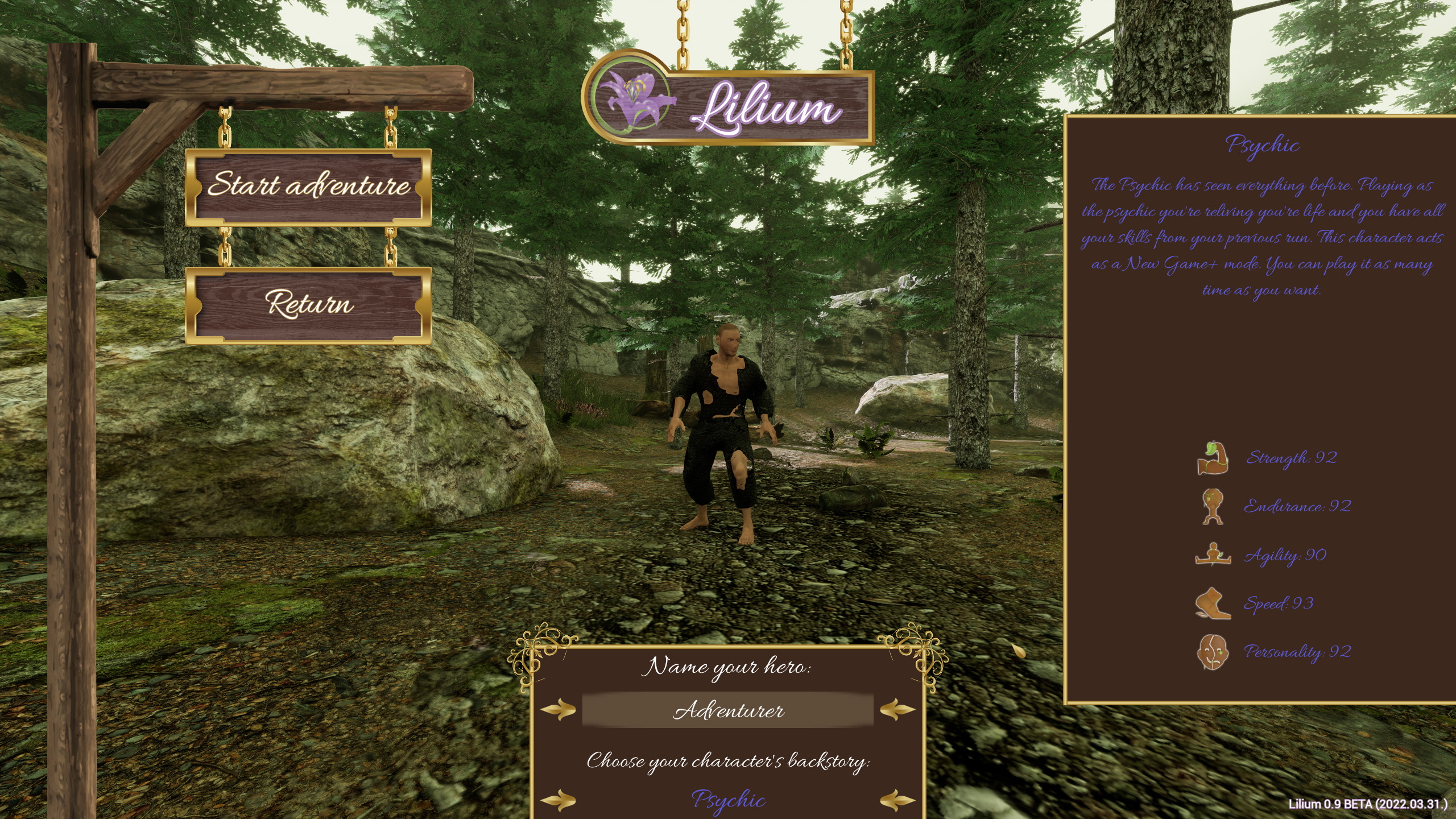The image size is (1456, 819).
Task: Switch to the next backstory with the right arrow
Action: (897, 801)
